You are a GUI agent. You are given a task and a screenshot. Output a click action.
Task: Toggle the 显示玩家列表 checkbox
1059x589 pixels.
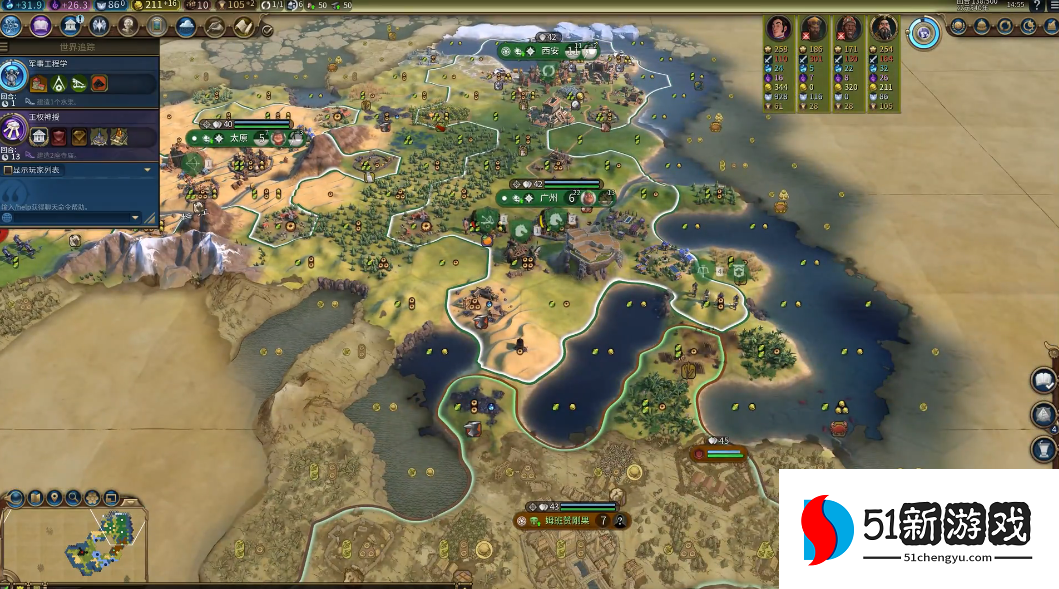(9, 170)
